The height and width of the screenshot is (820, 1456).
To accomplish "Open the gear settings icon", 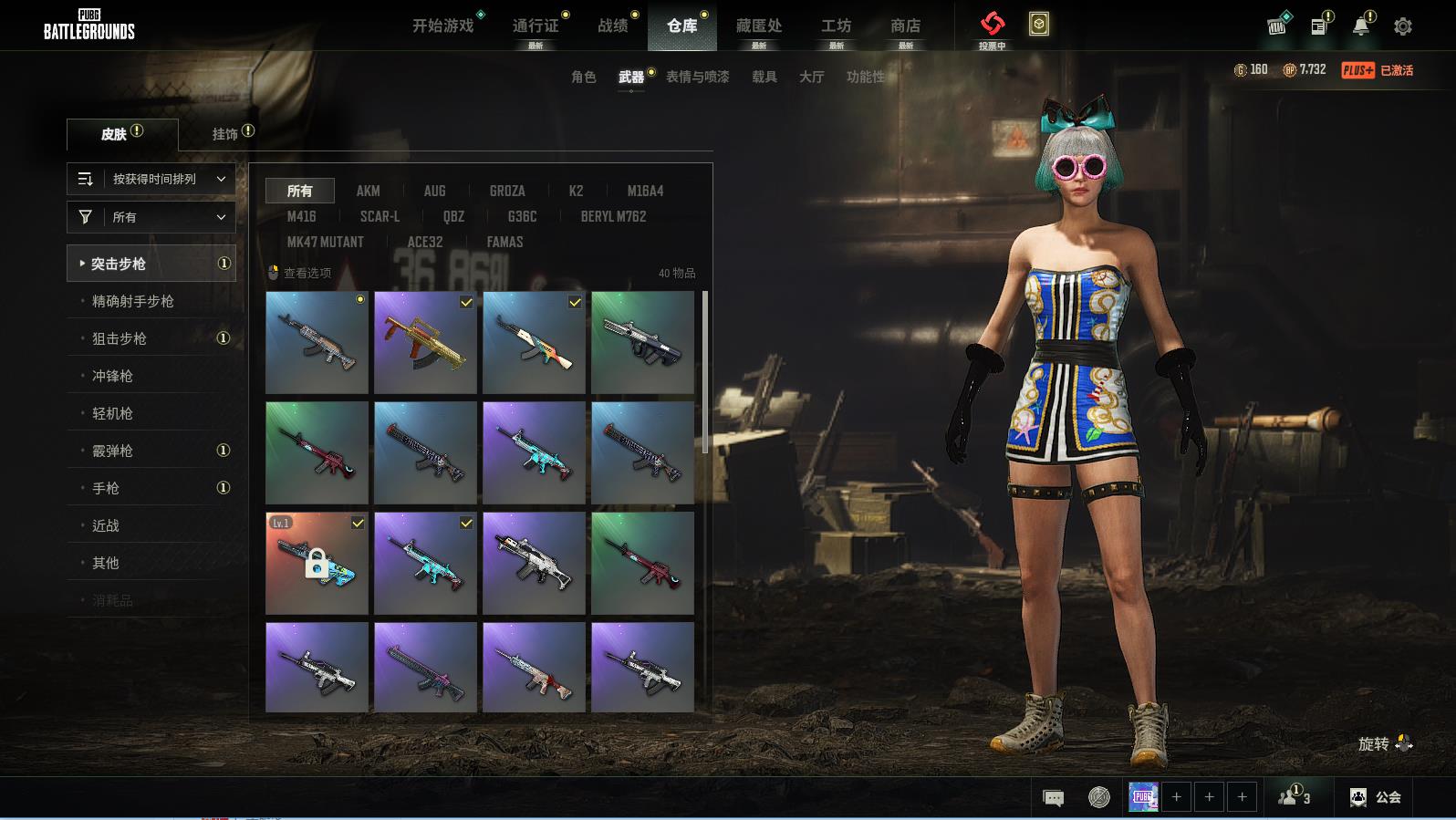I will (1403, 26).
